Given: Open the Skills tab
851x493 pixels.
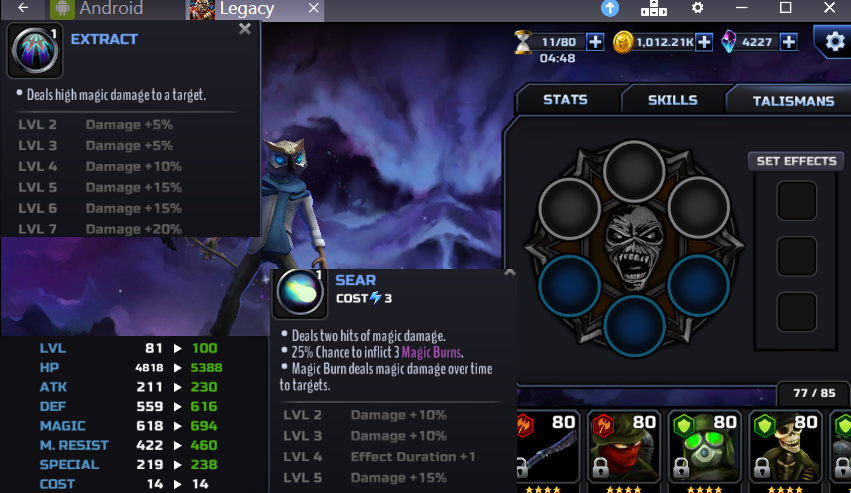Looking at the screenshot, I should (672, 100).
